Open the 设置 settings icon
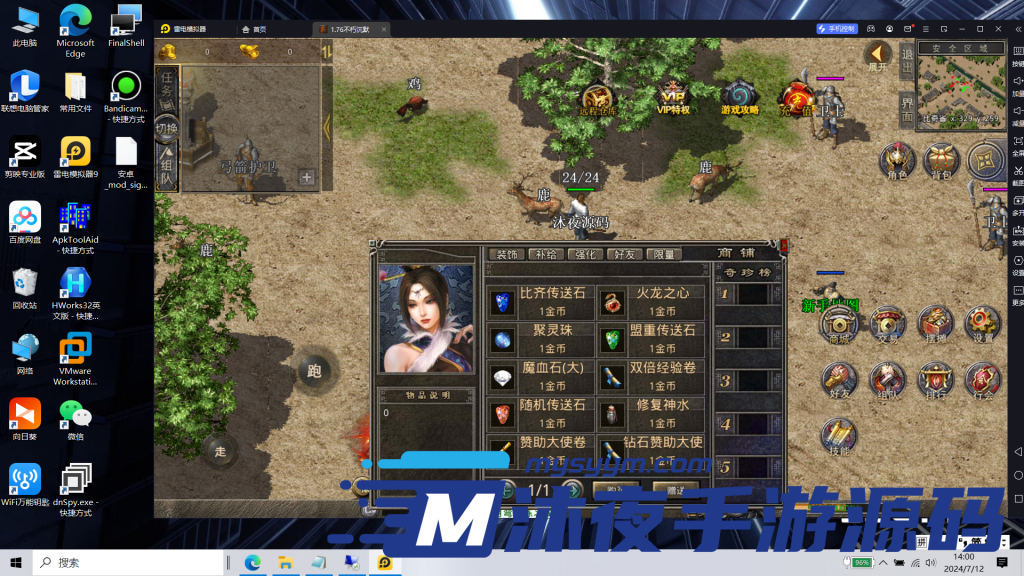 (982, 324)
